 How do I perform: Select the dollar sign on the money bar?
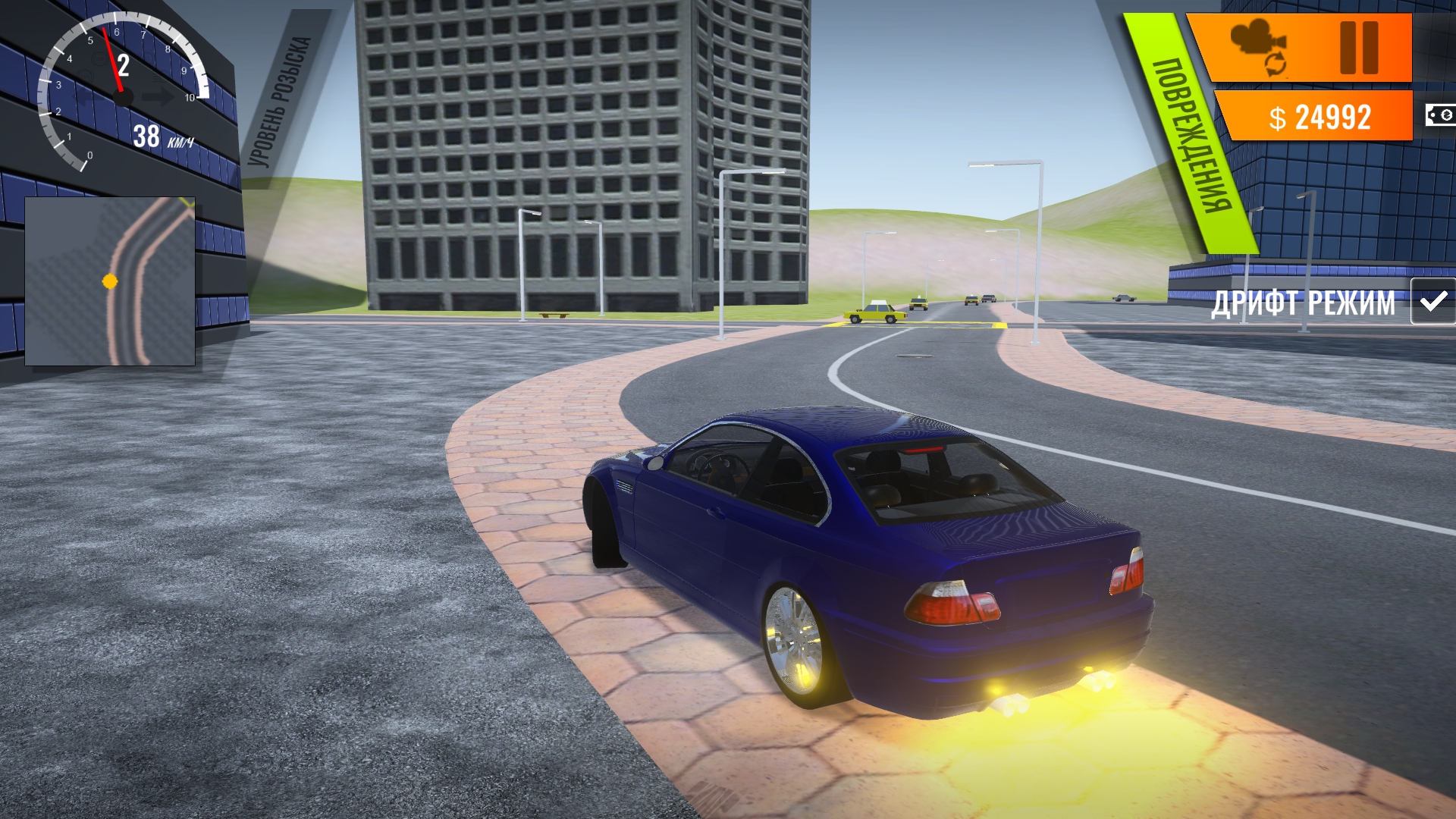click(x=1278, y=116)
